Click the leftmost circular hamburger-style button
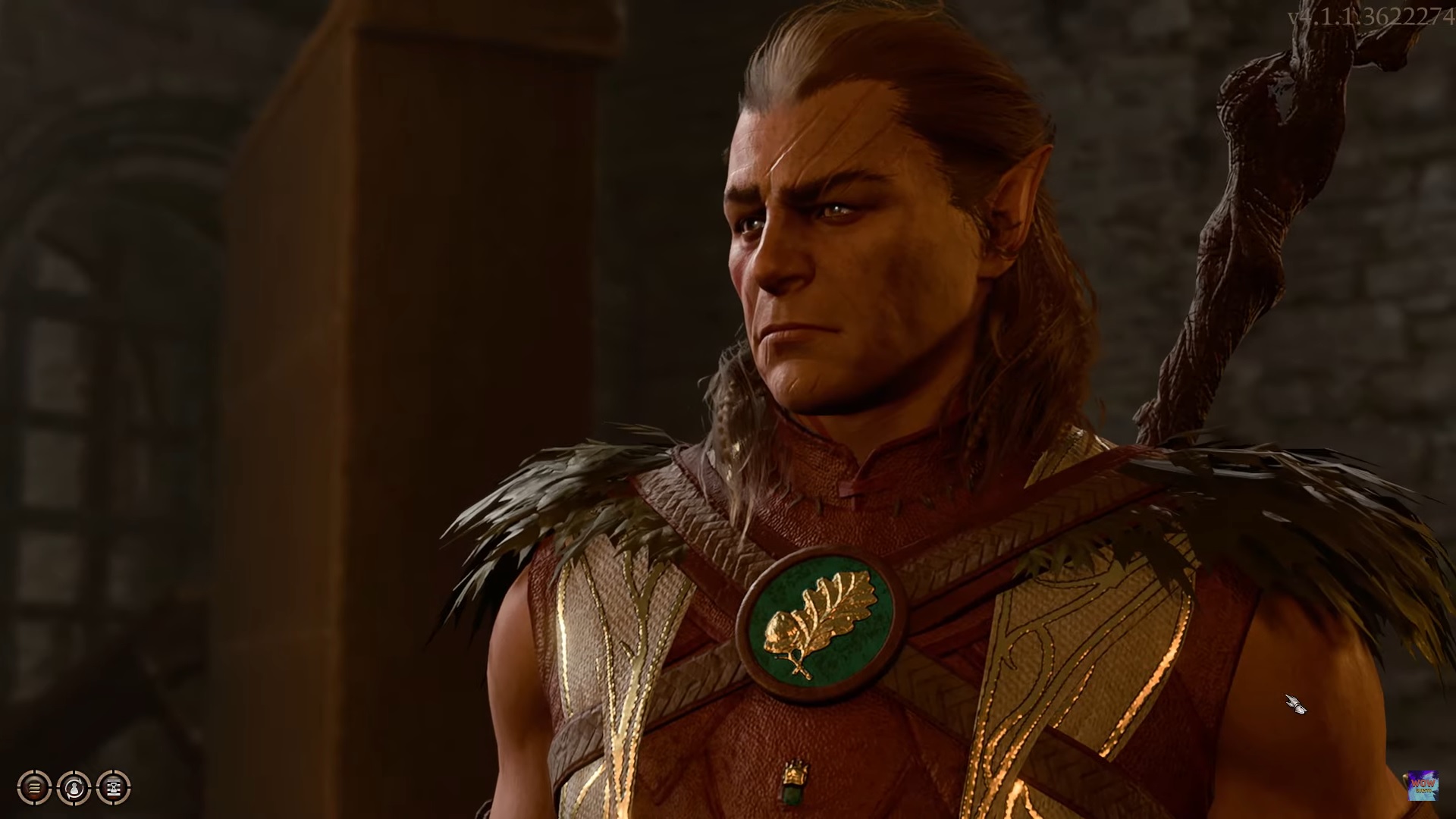Image resolution: width=1456 pixels, height=819 pixels. [34, 787]
